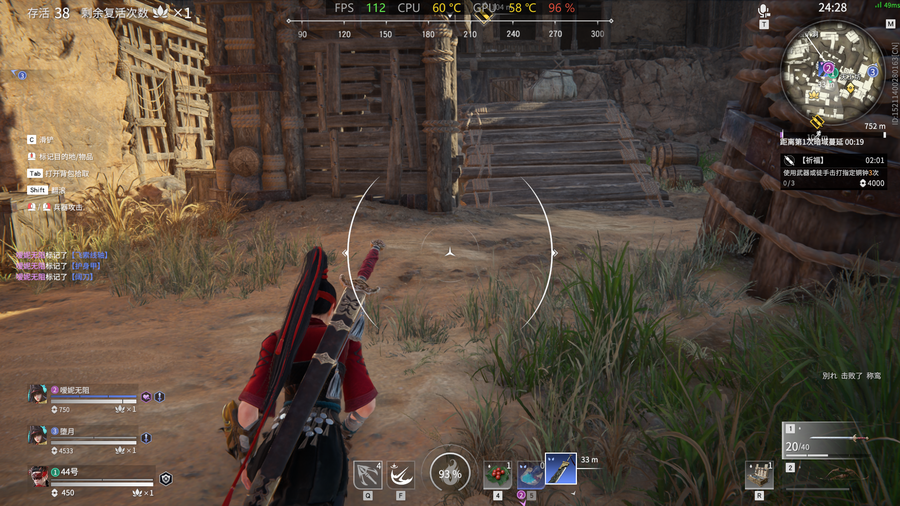Click the circular 93% flame gauge

pyautogui.click(x=448, y=473)
